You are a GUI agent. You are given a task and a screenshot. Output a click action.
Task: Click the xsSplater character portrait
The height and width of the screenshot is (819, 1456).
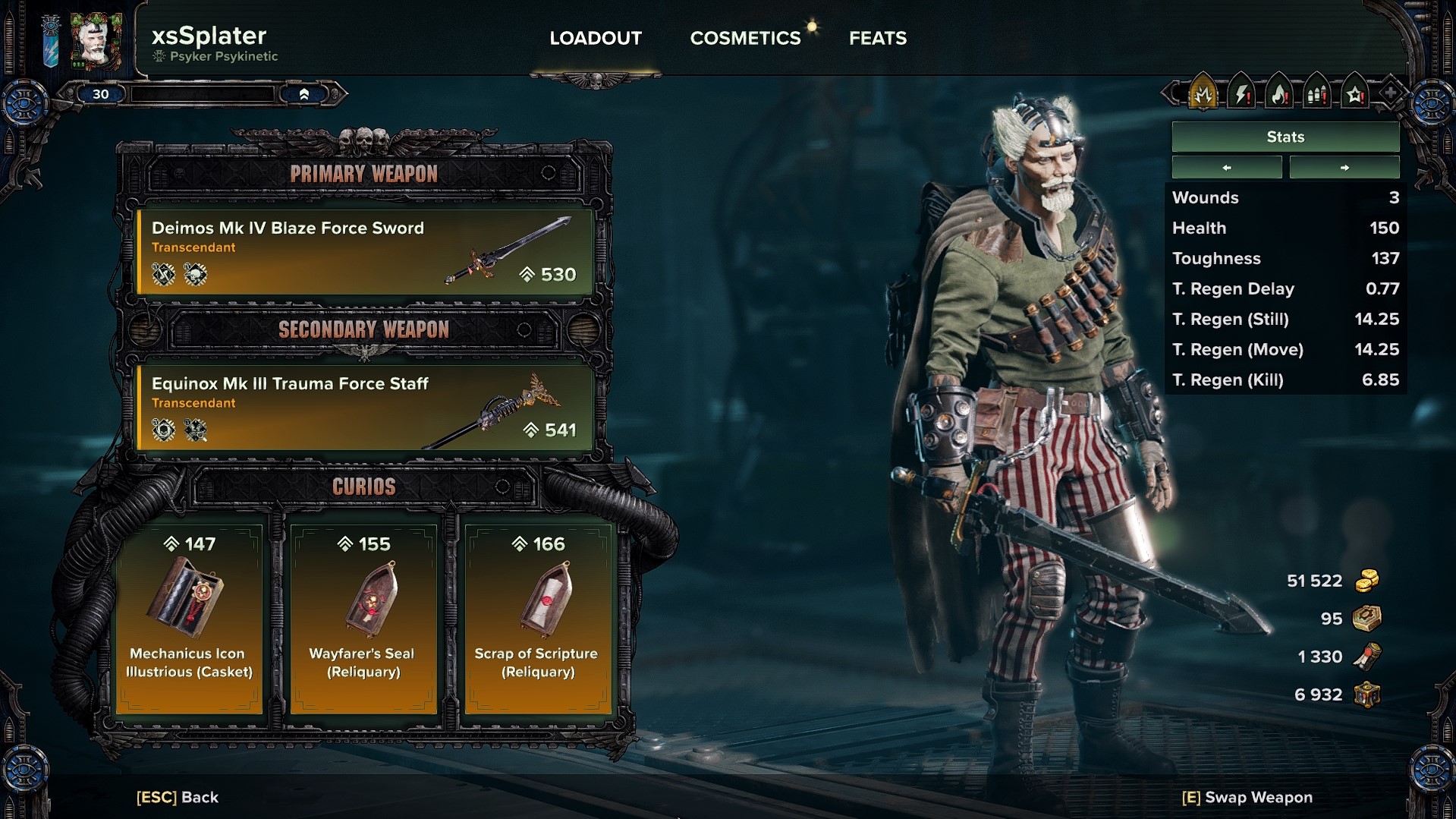click(96, 40)
